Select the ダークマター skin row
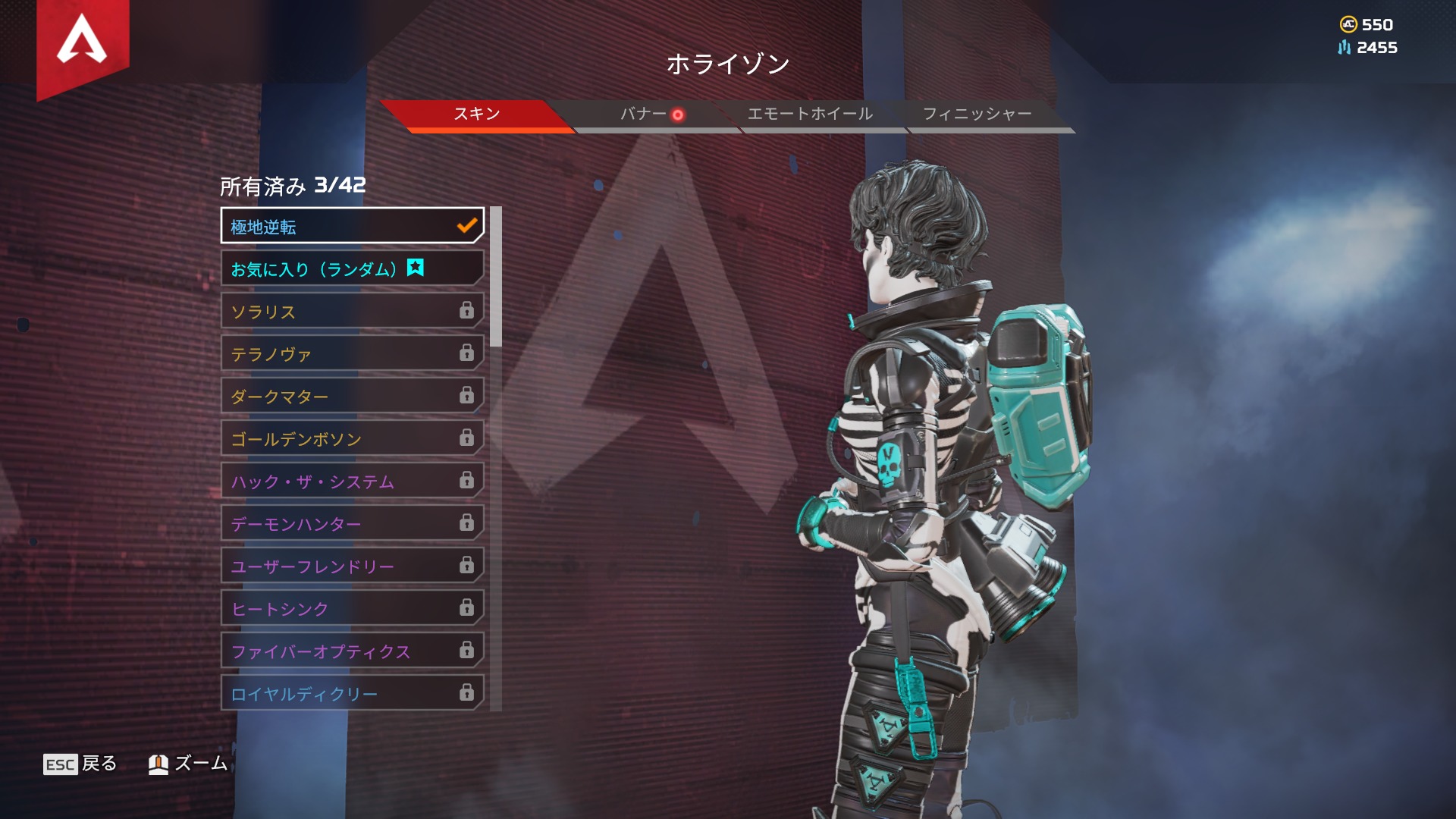Image resolution: width=1456 pixels, height=819 pixels. pyautogui.click(x=352, y=397)
